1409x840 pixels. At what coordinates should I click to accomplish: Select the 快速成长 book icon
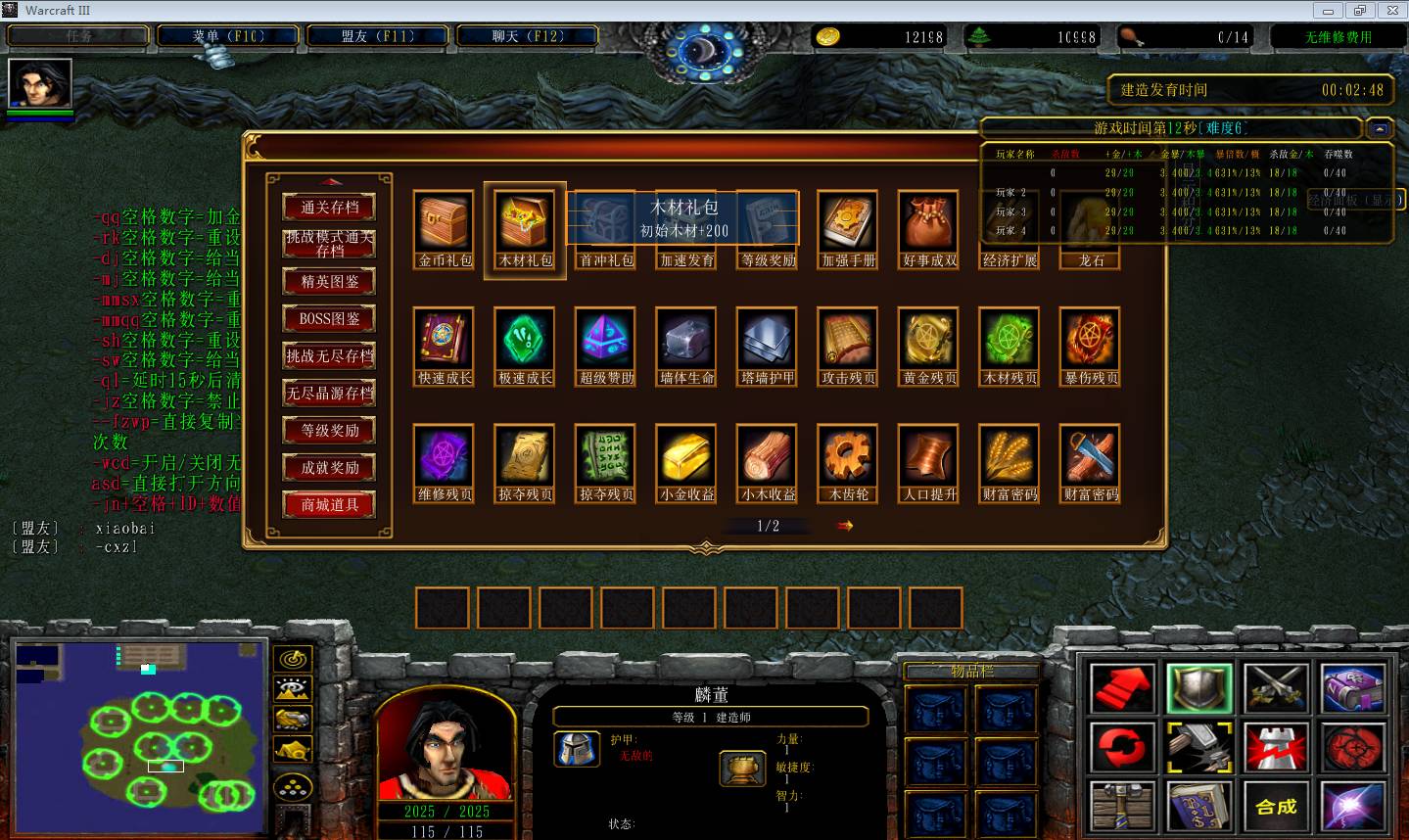[x=445, y=339]
